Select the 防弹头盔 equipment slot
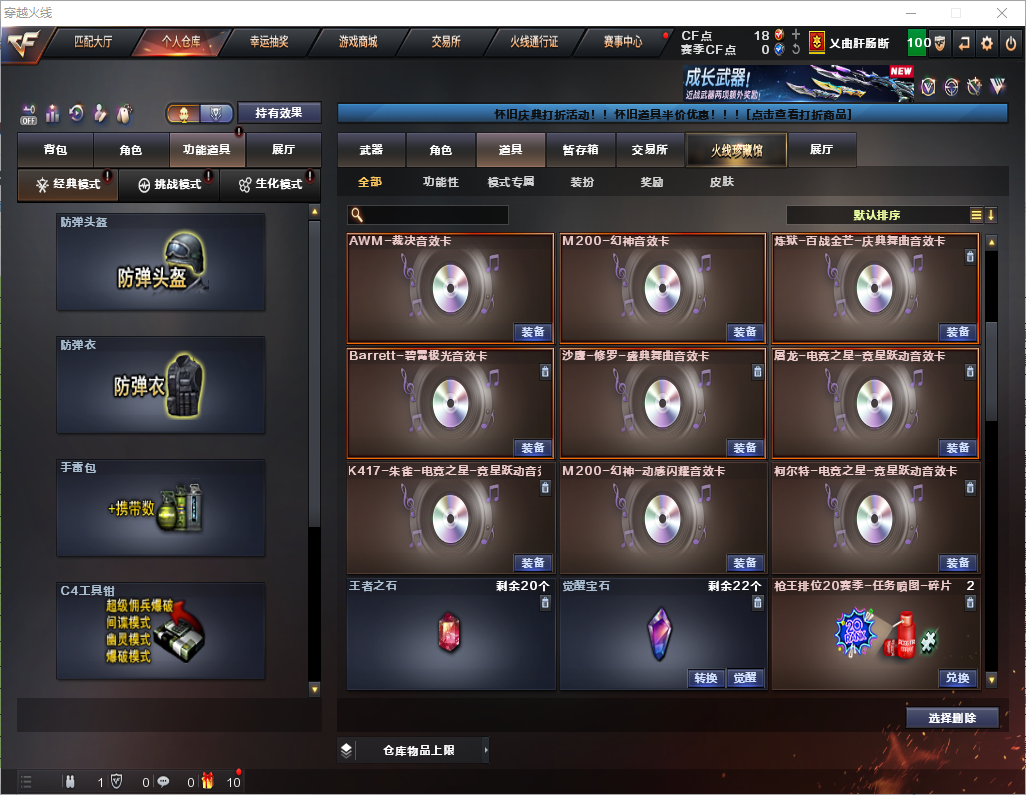This screenshot has width=1026, height=795. (161, 262)
